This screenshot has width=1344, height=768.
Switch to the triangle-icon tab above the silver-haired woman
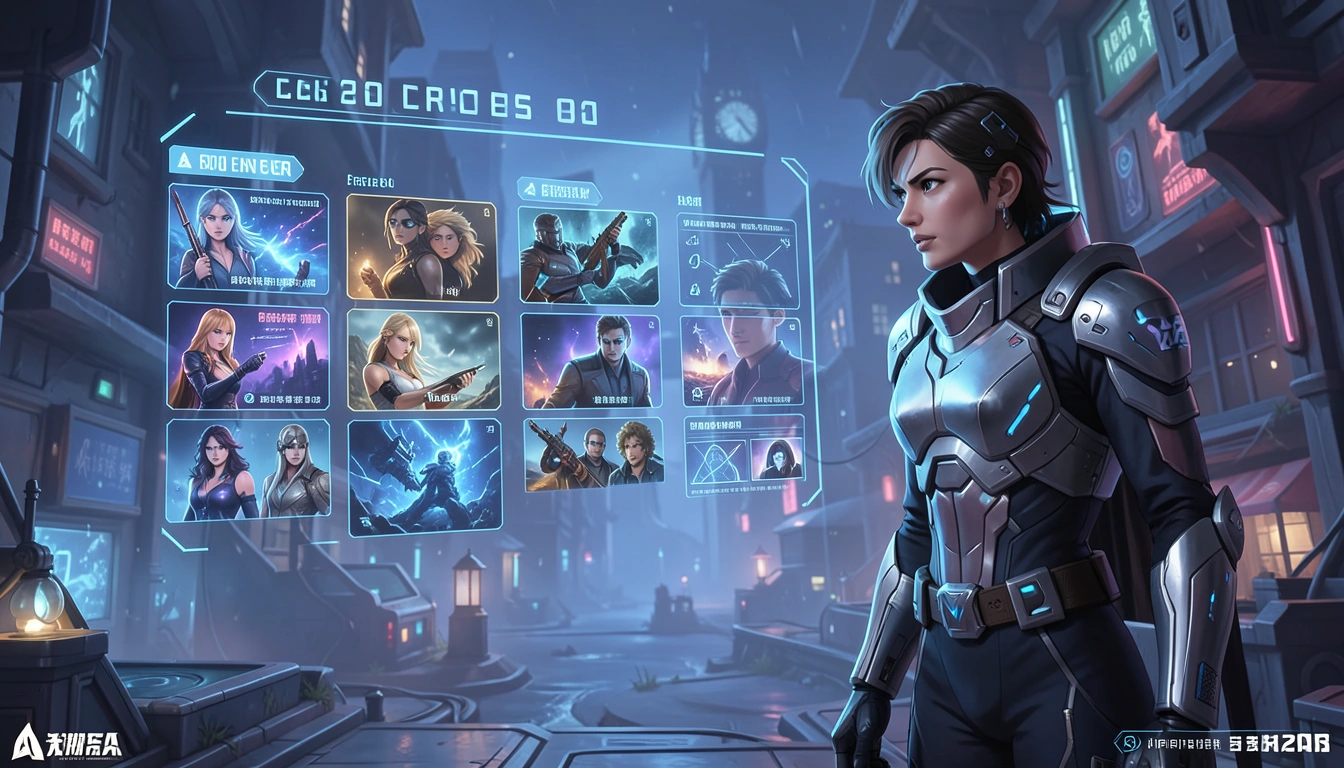tap(236, 163)
